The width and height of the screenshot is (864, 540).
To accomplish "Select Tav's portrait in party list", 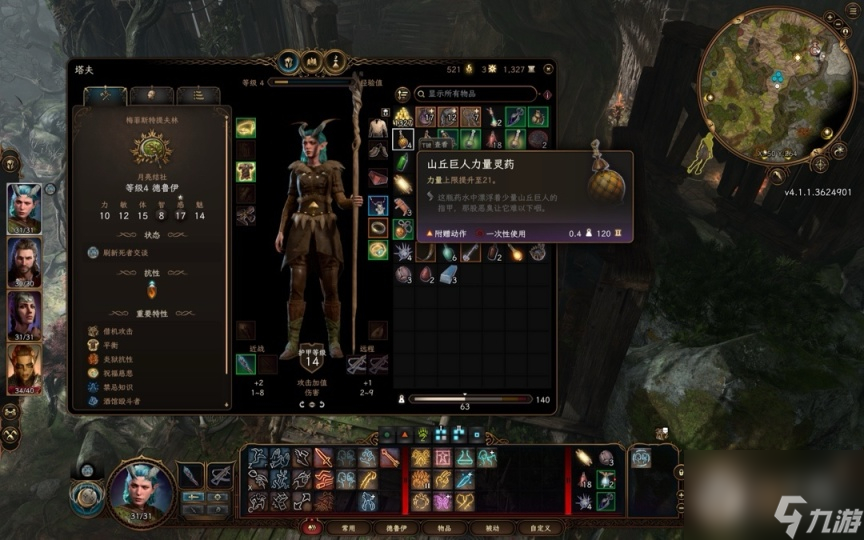I will pos(25,208).
